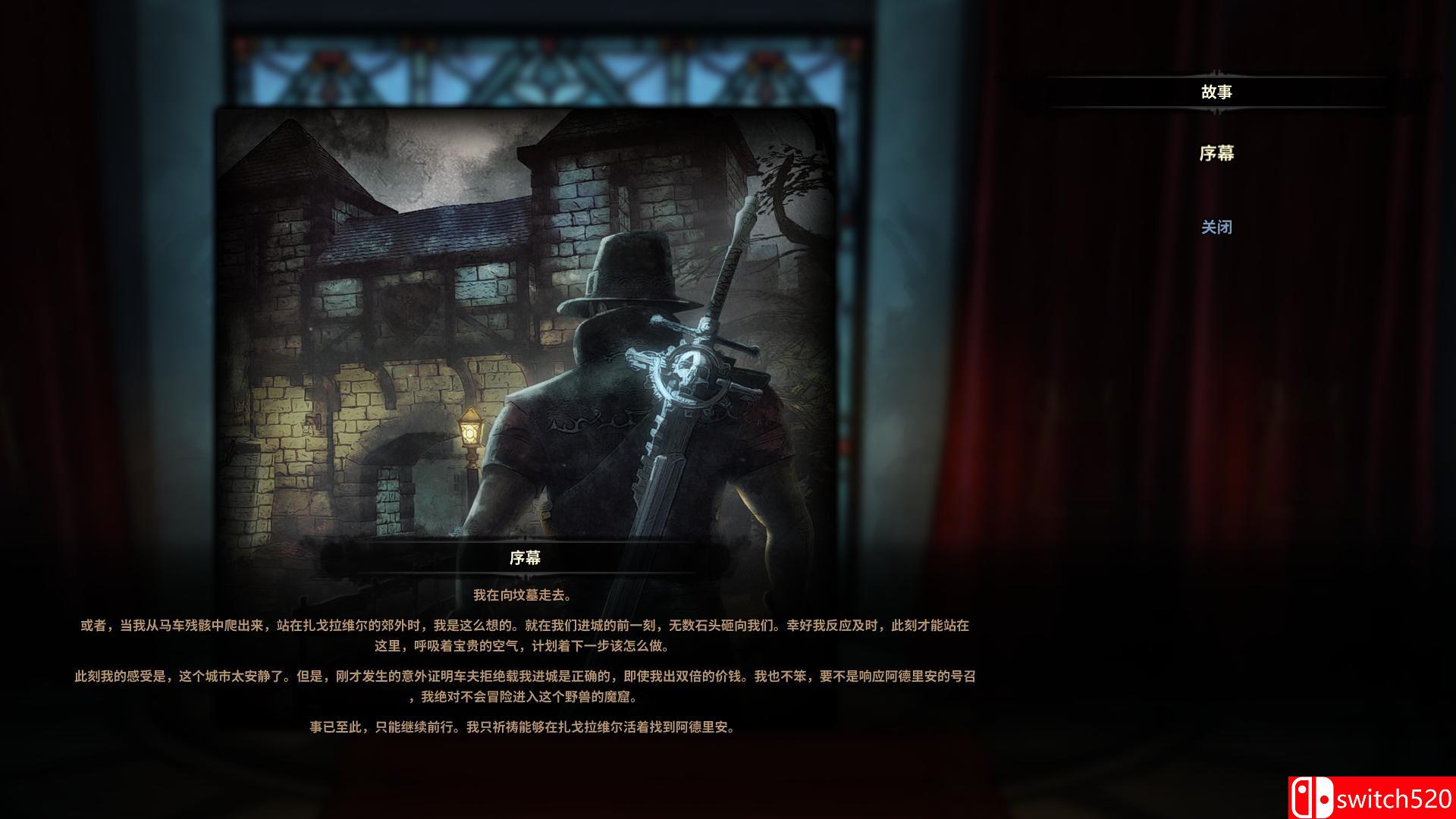
Task: Close the journal using the 关闭 option
Action: click(1218, 227)
